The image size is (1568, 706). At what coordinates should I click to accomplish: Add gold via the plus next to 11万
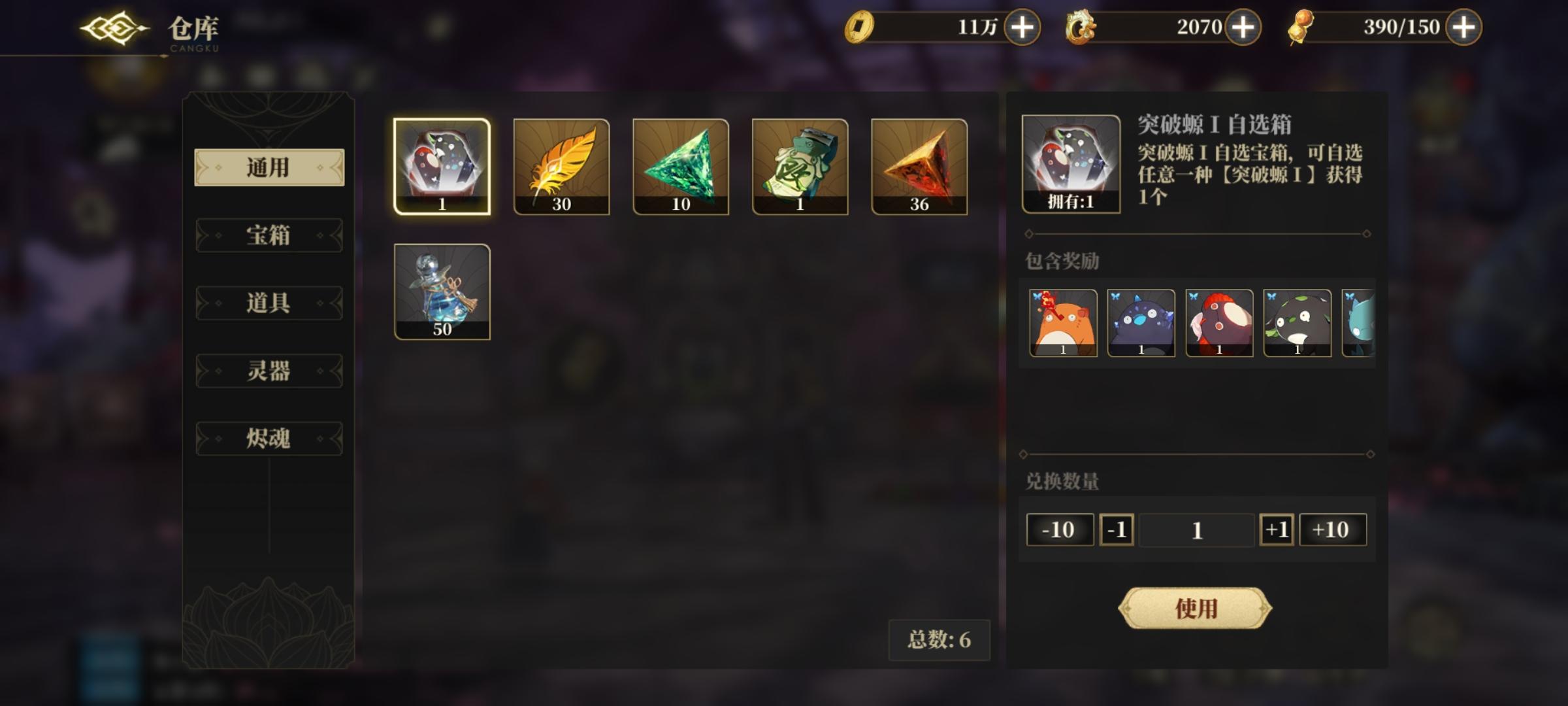[x=1021, y=27]
